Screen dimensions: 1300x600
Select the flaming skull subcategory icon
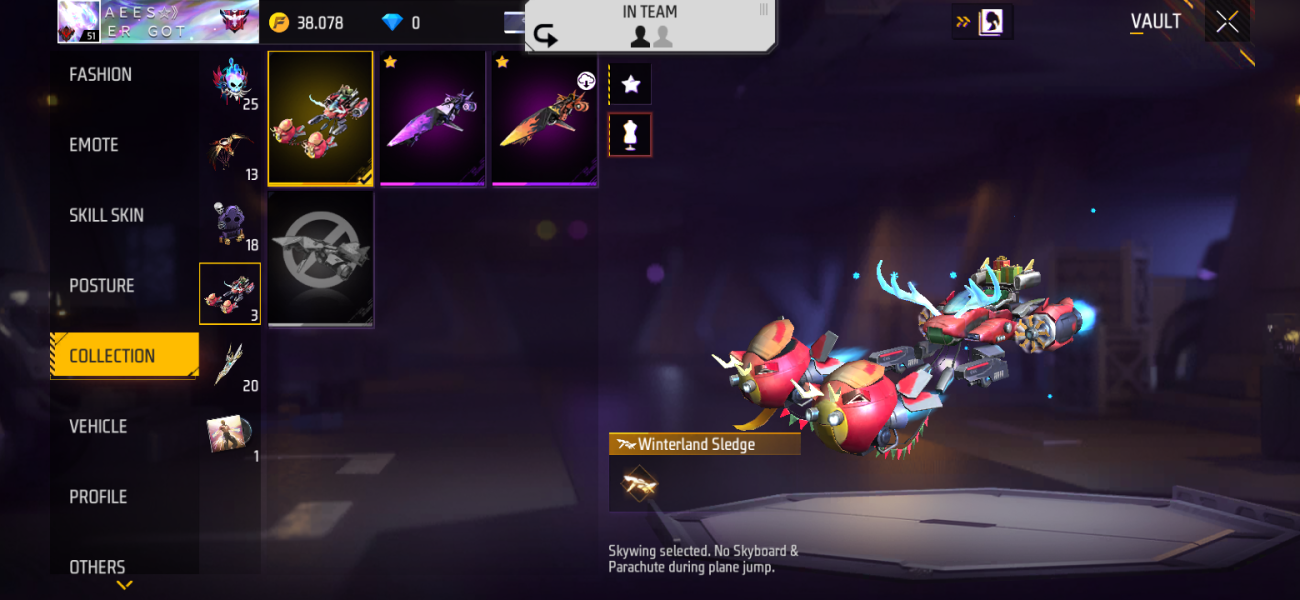coord(230,82)
